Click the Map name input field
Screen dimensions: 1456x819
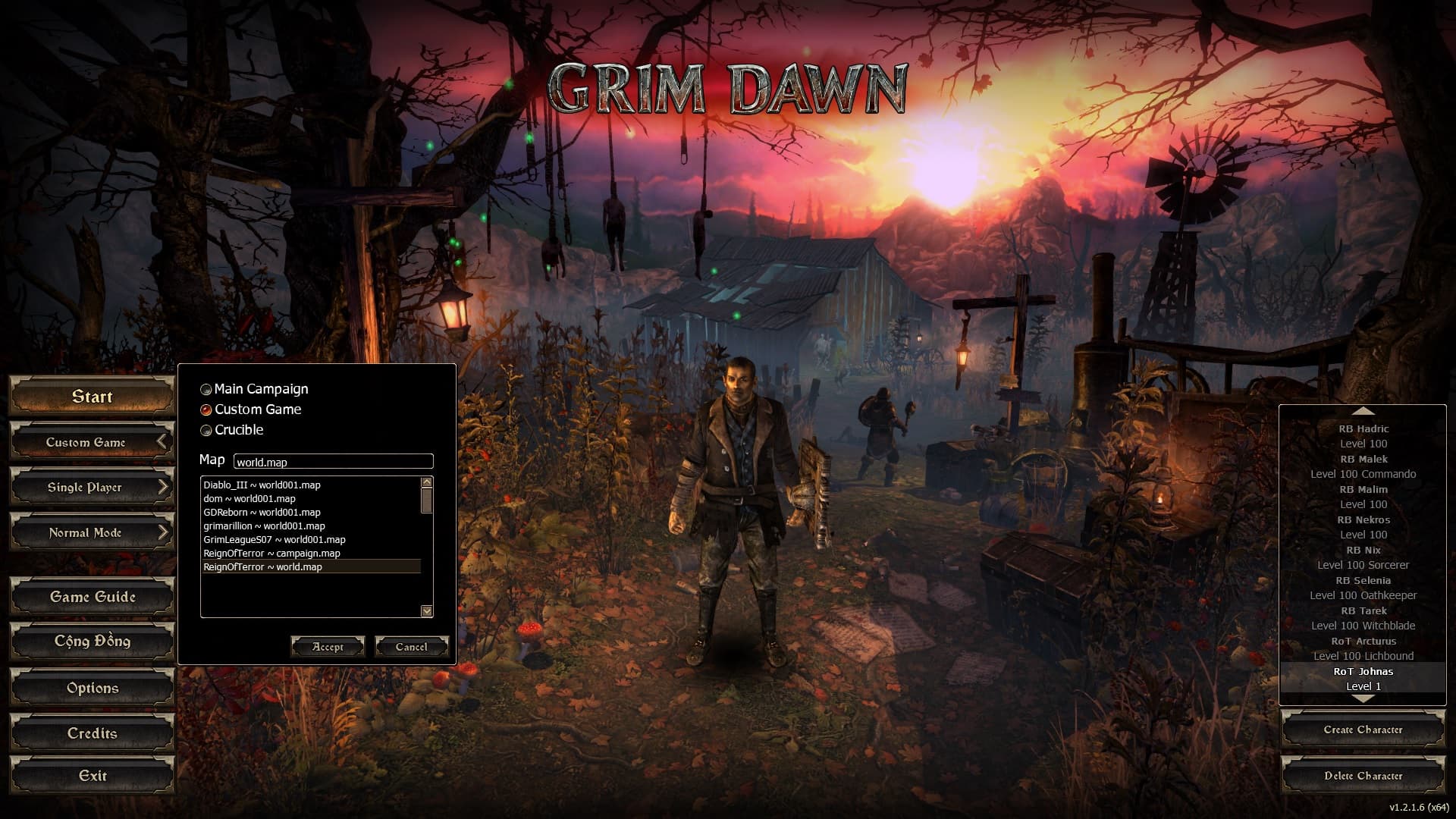click(333, 462)
